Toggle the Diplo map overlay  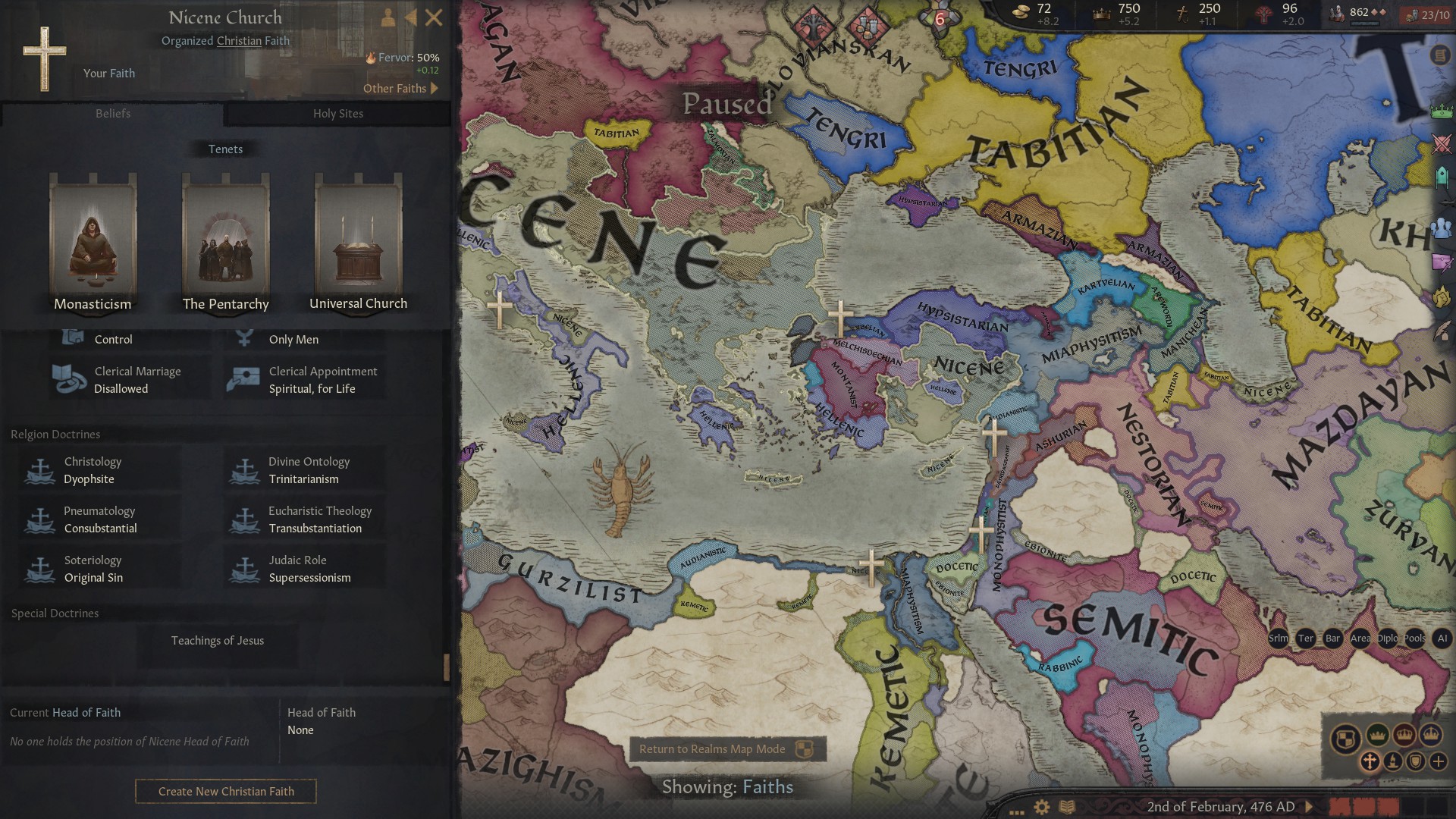tap(1388, 639)
